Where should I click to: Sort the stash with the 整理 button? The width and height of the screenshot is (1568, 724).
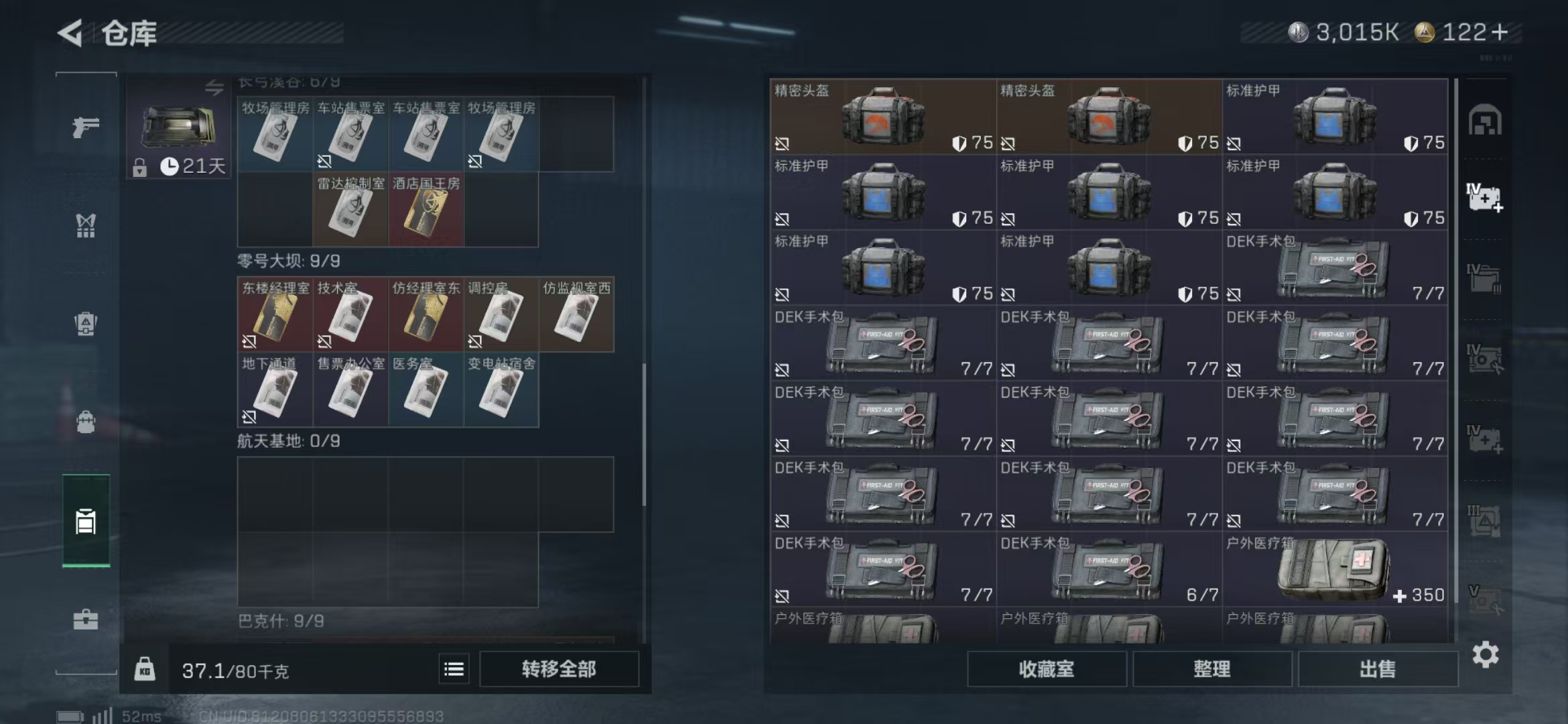1212,669
